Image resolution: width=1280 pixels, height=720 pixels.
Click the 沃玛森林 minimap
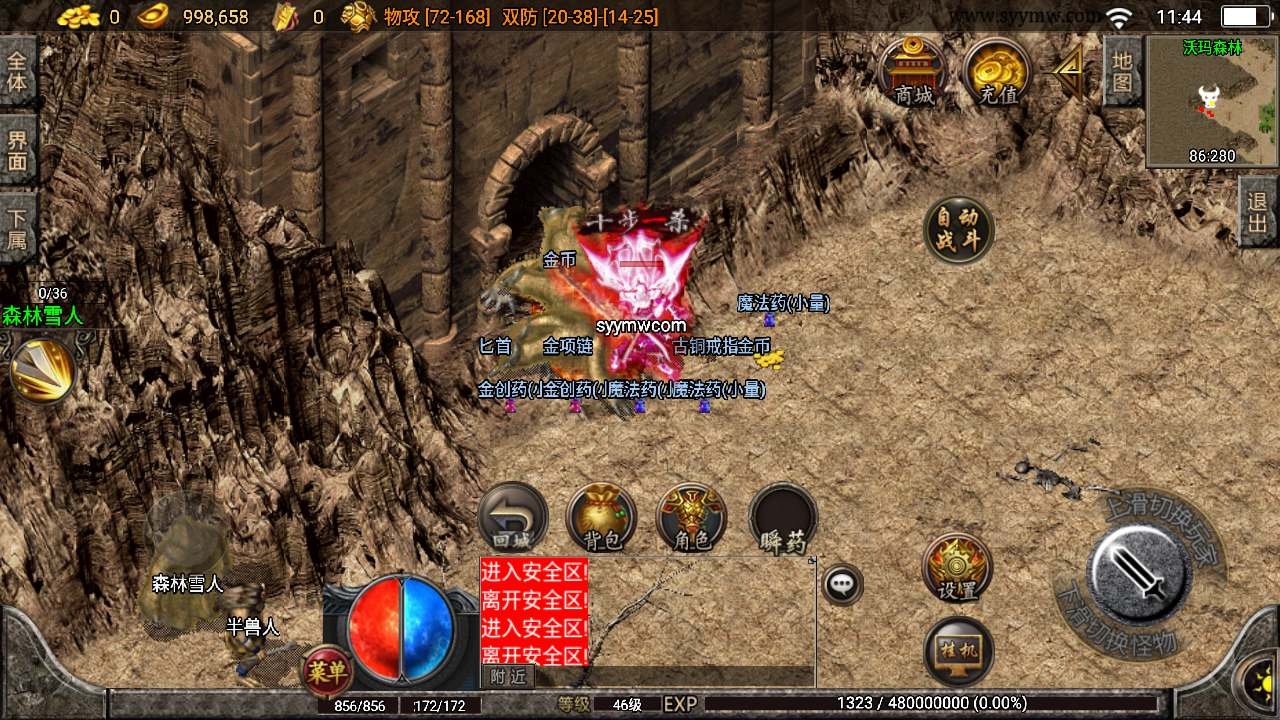[x=1212, y=100]
